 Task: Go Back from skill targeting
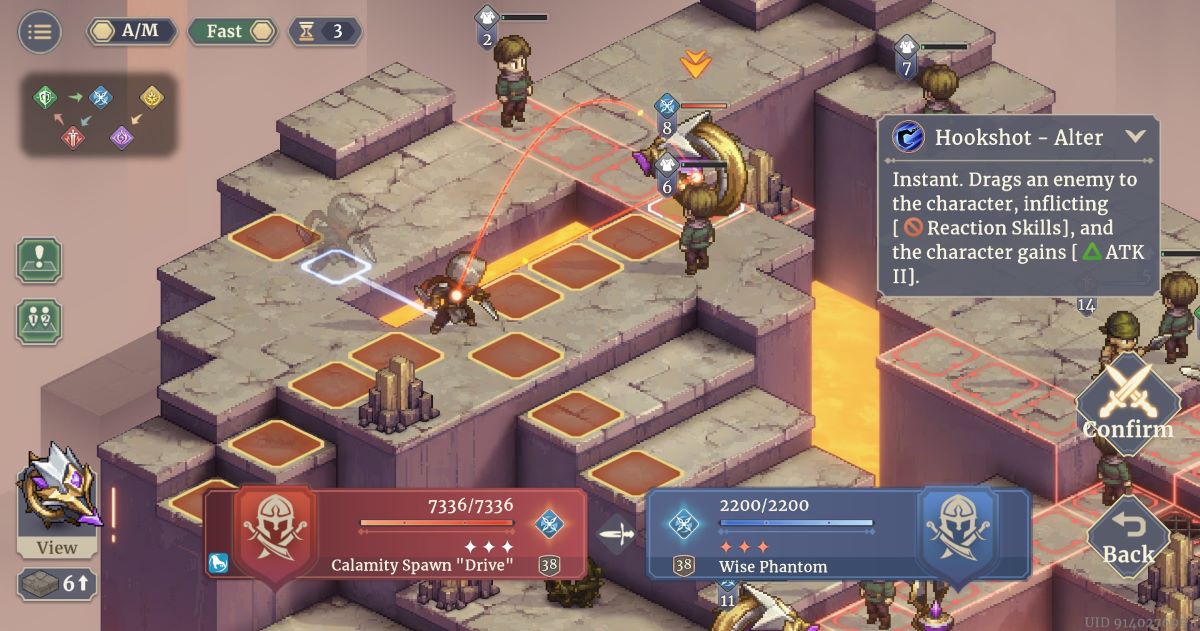1128,539
